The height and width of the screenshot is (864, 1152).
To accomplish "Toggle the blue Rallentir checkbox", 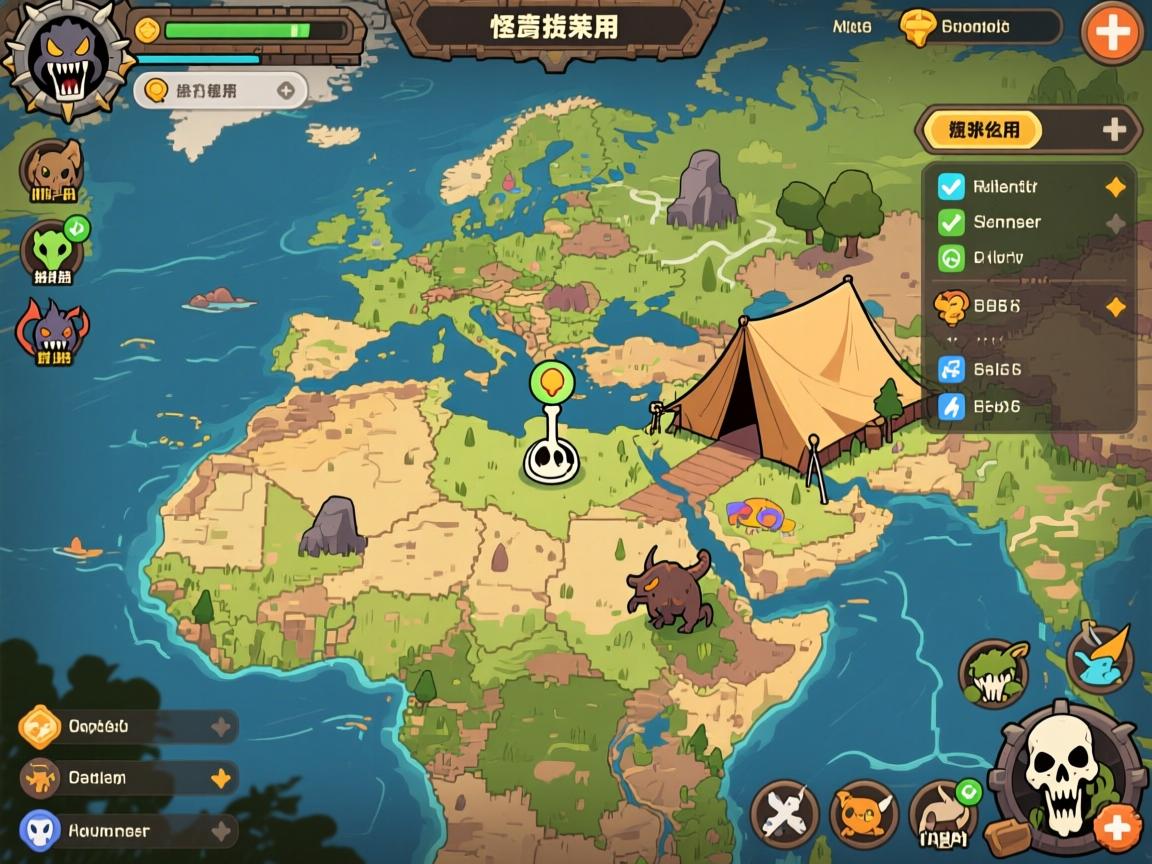I will click(951, 186).
